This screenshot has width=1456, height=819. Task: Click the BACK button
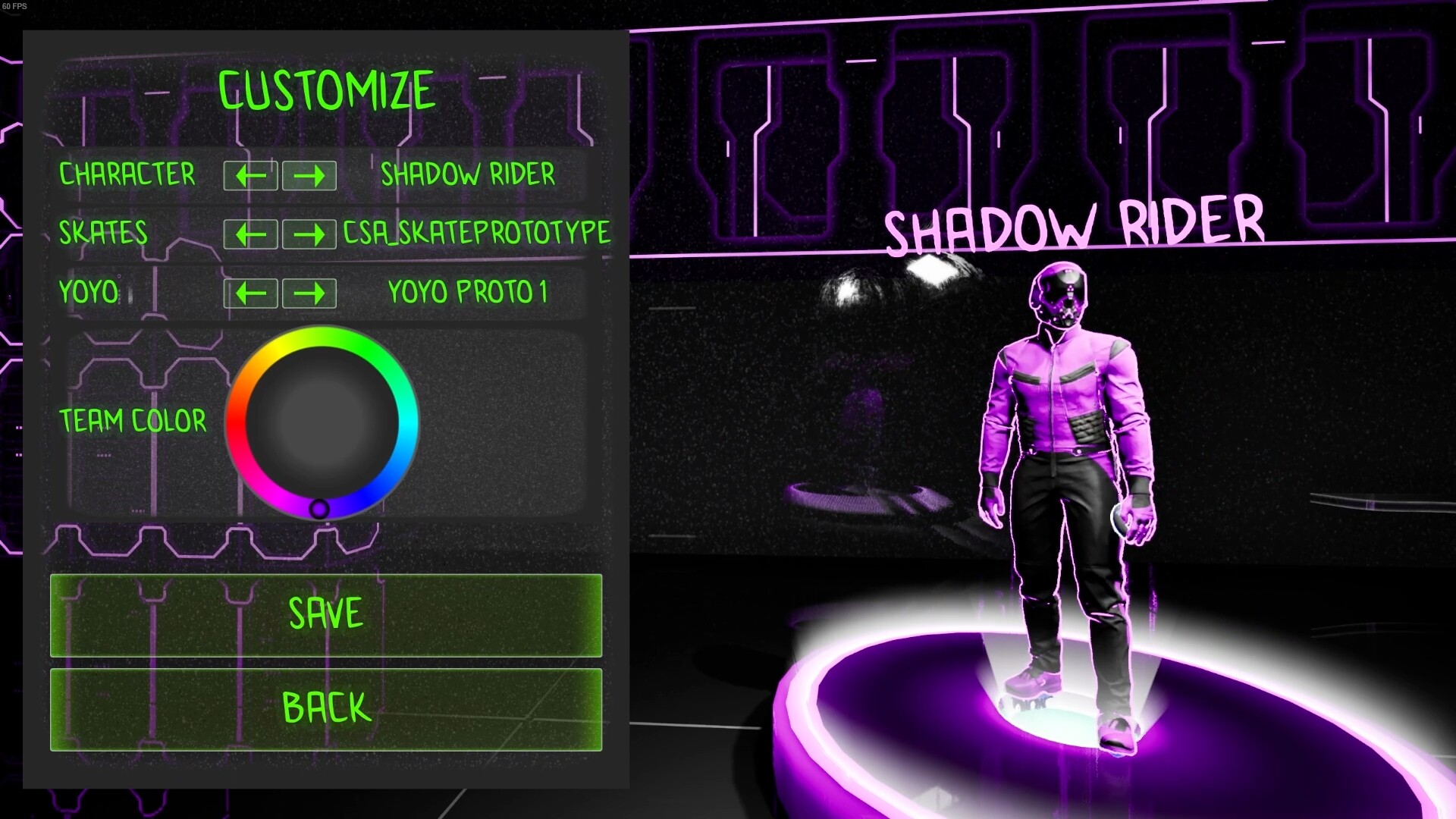pos(325,708)
